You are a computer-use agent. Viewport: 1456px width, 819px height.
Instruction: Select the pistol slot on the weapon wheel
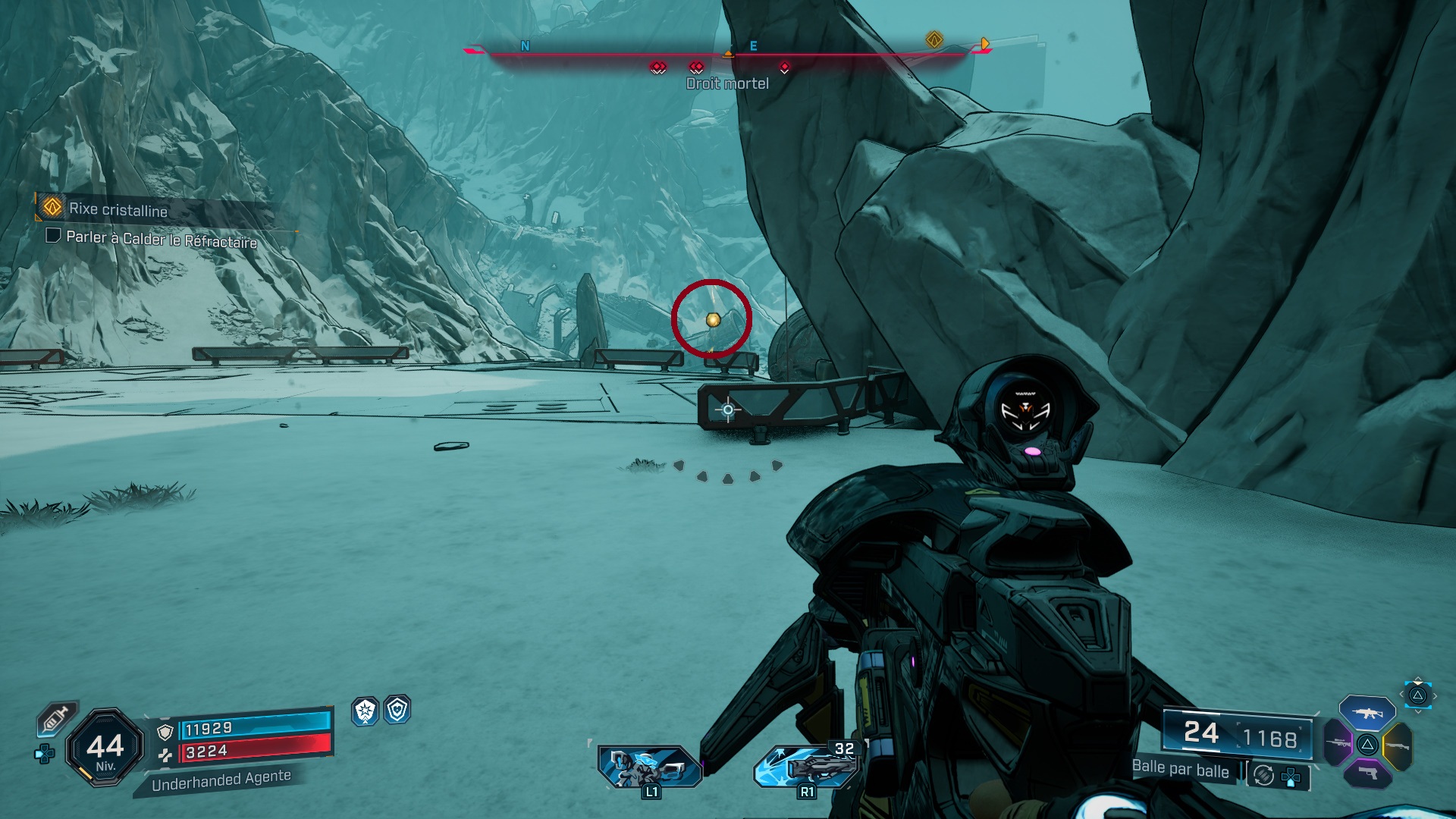1368,774
